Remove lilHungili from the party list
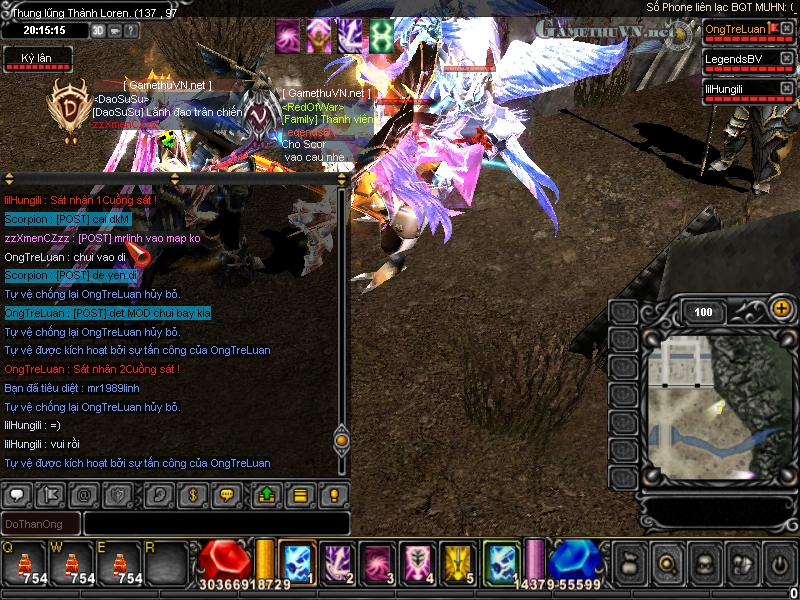This screenshot has height=600, width=800. point(786,89)
